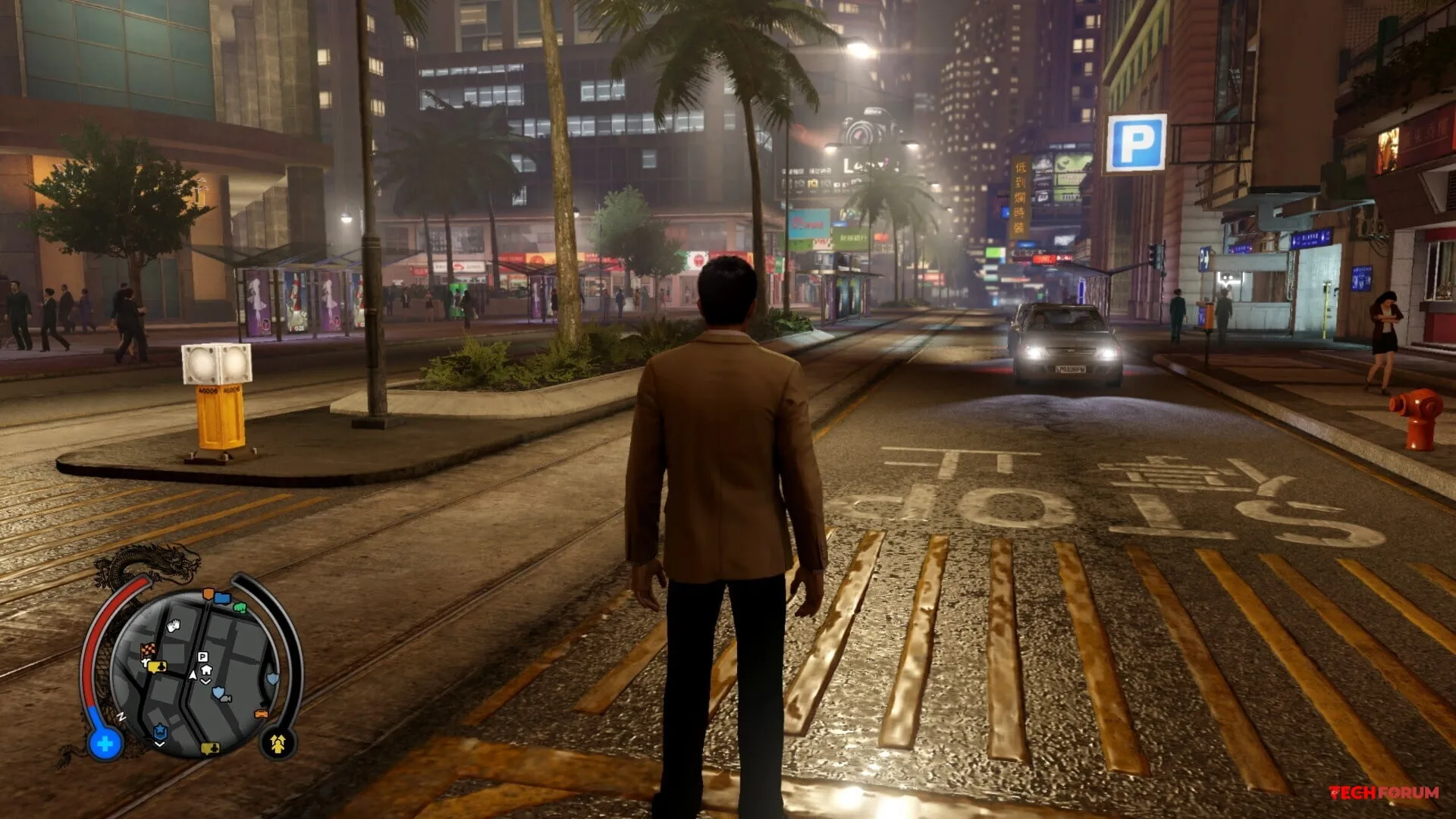Click the blue health cross icon
The height and width of the screenshot is (819, 1456).
pos(105,744)
